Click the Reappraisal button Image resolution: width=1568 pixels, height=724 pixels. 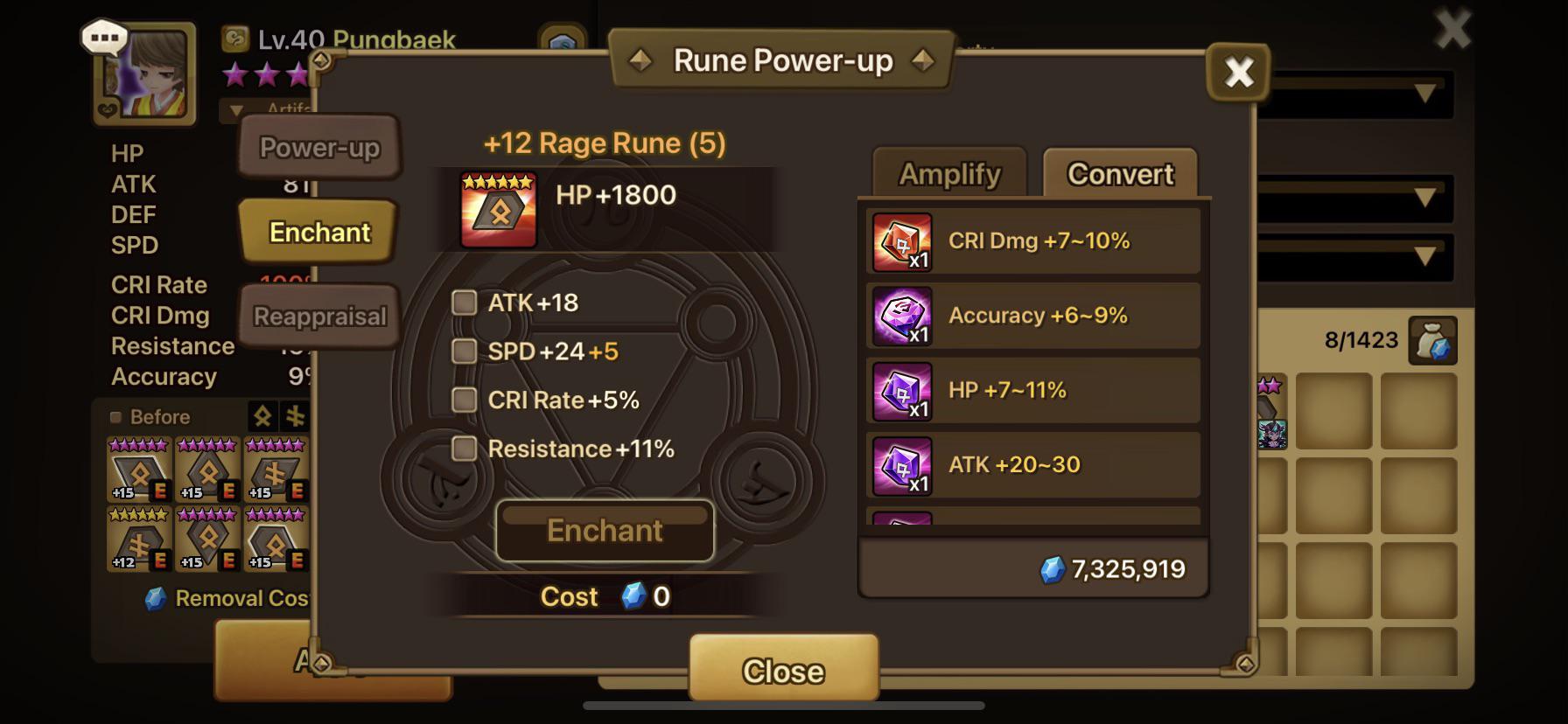(x=318, y=316)
